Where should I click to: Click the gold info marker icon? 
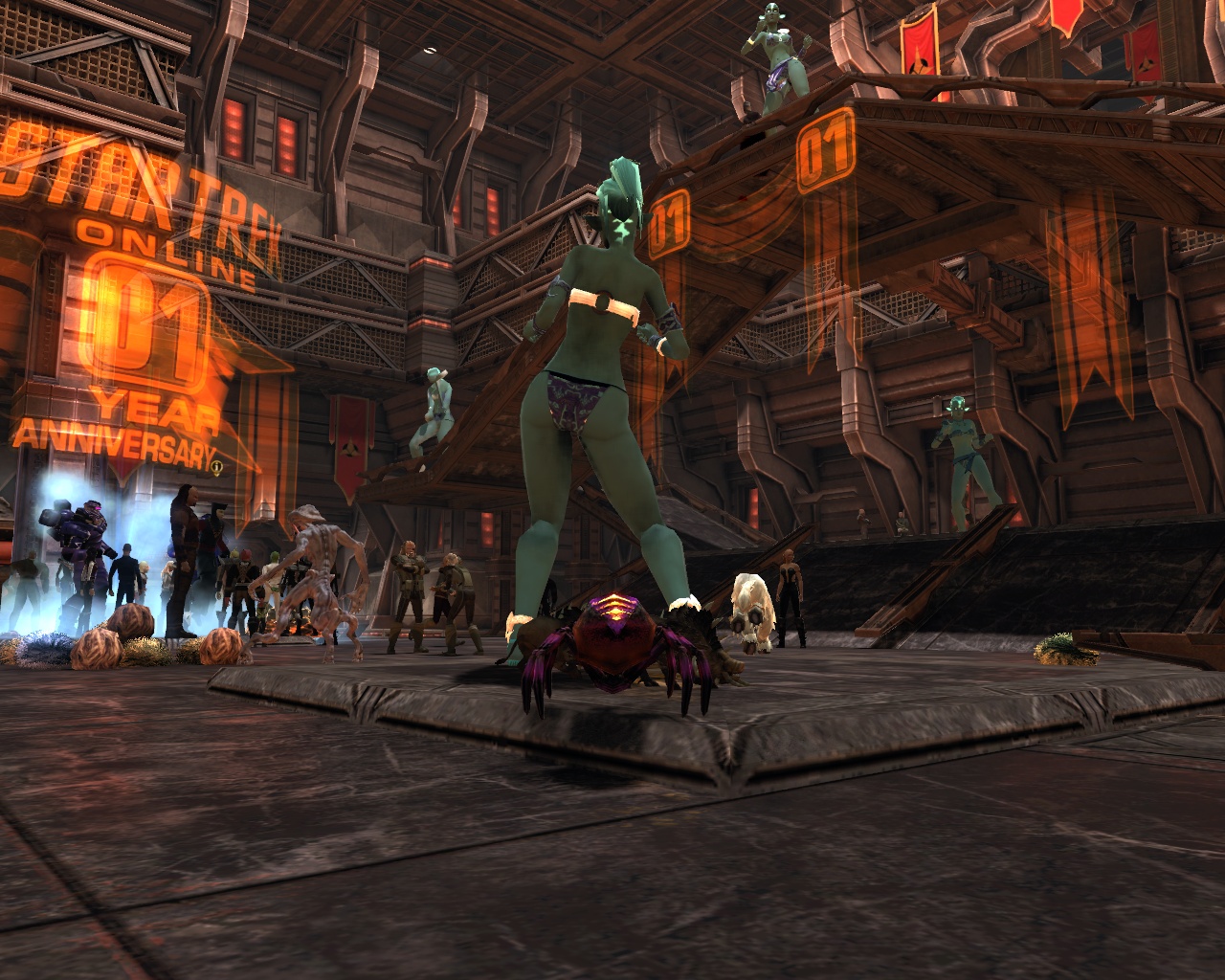[218, 467]
